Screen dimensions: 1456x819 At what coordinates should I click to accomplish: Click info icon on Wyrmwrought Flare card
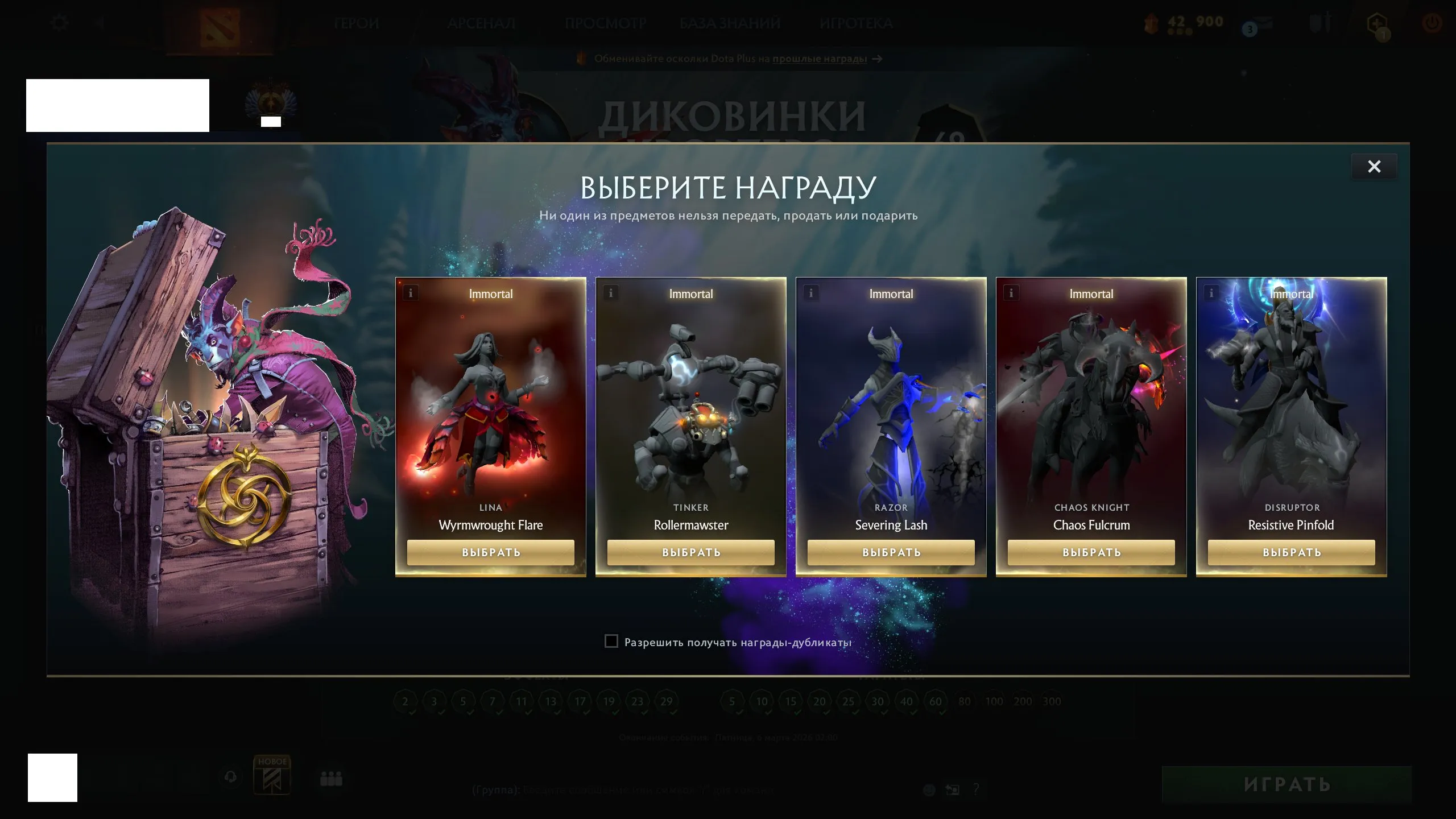pos(409,292)
